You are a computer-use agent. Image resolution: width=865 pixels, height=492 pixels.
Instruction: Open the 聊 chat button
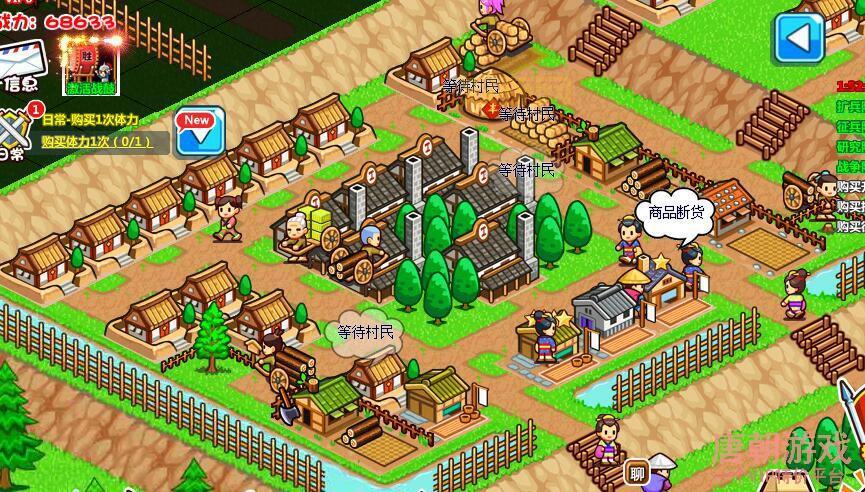[x=636, y=472]
